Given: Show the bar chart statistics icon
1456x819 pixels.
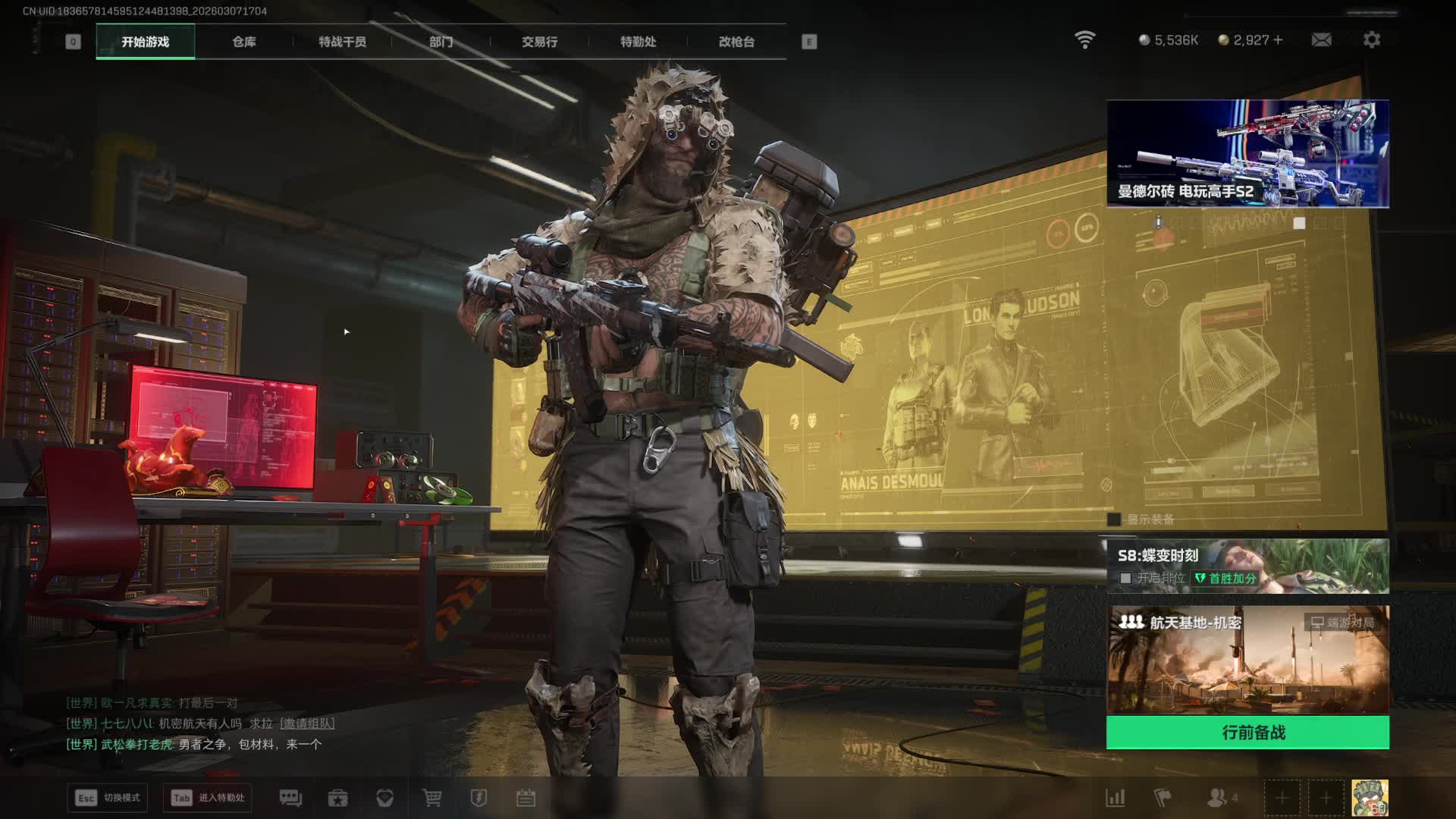Looking at the screenshot, I should pos(1116,798).
